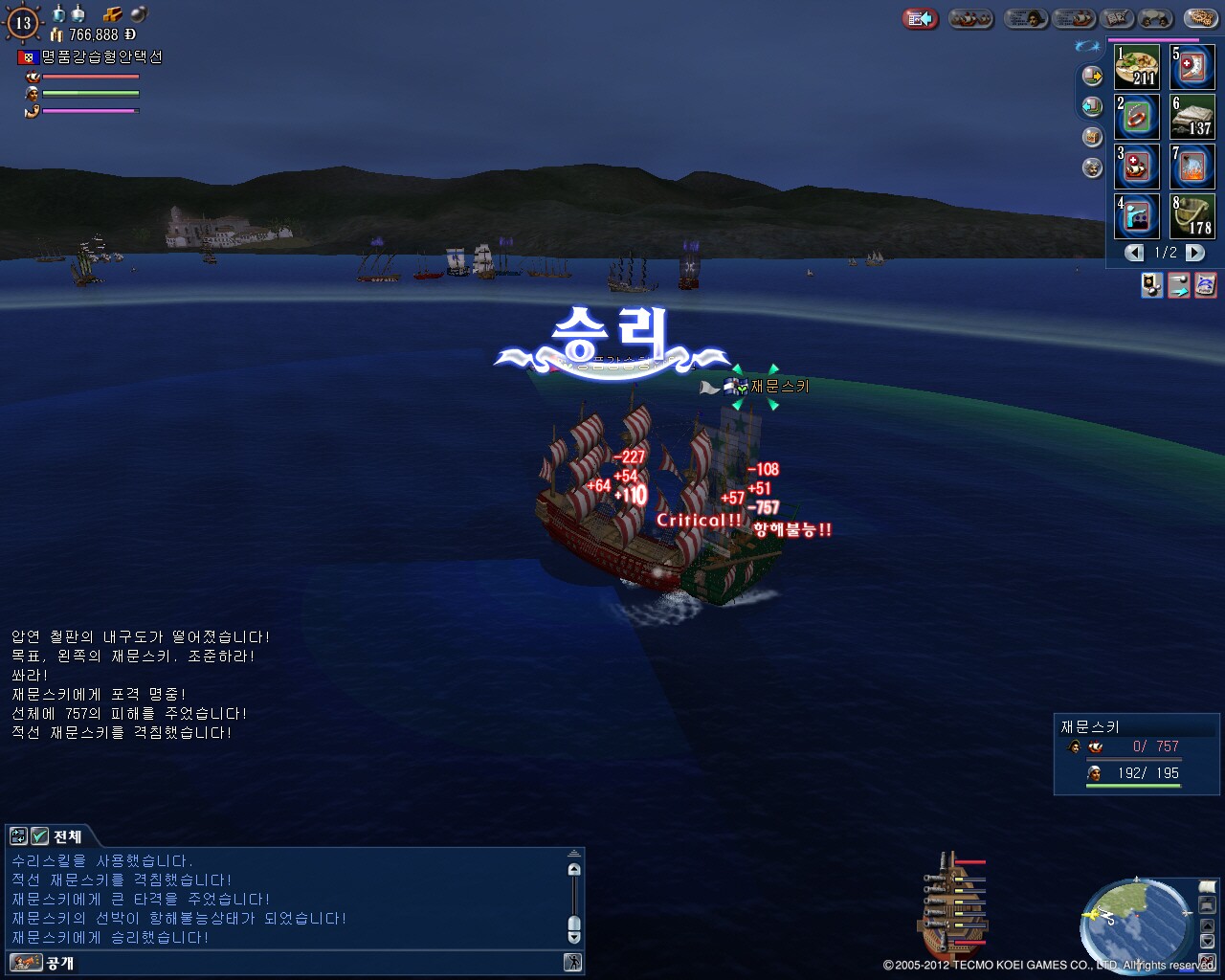Viewport: 1225px width, 980px height.
Task: Open the treasure chest inventory button
Action: (1092, 137)
